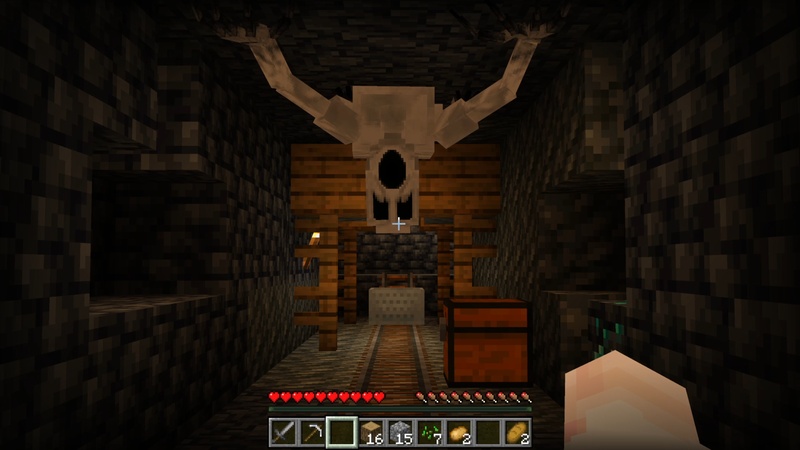The image size is (800, 450).
Task: Choose the bread stack in the last slot
Action: [x=516, y=432]
